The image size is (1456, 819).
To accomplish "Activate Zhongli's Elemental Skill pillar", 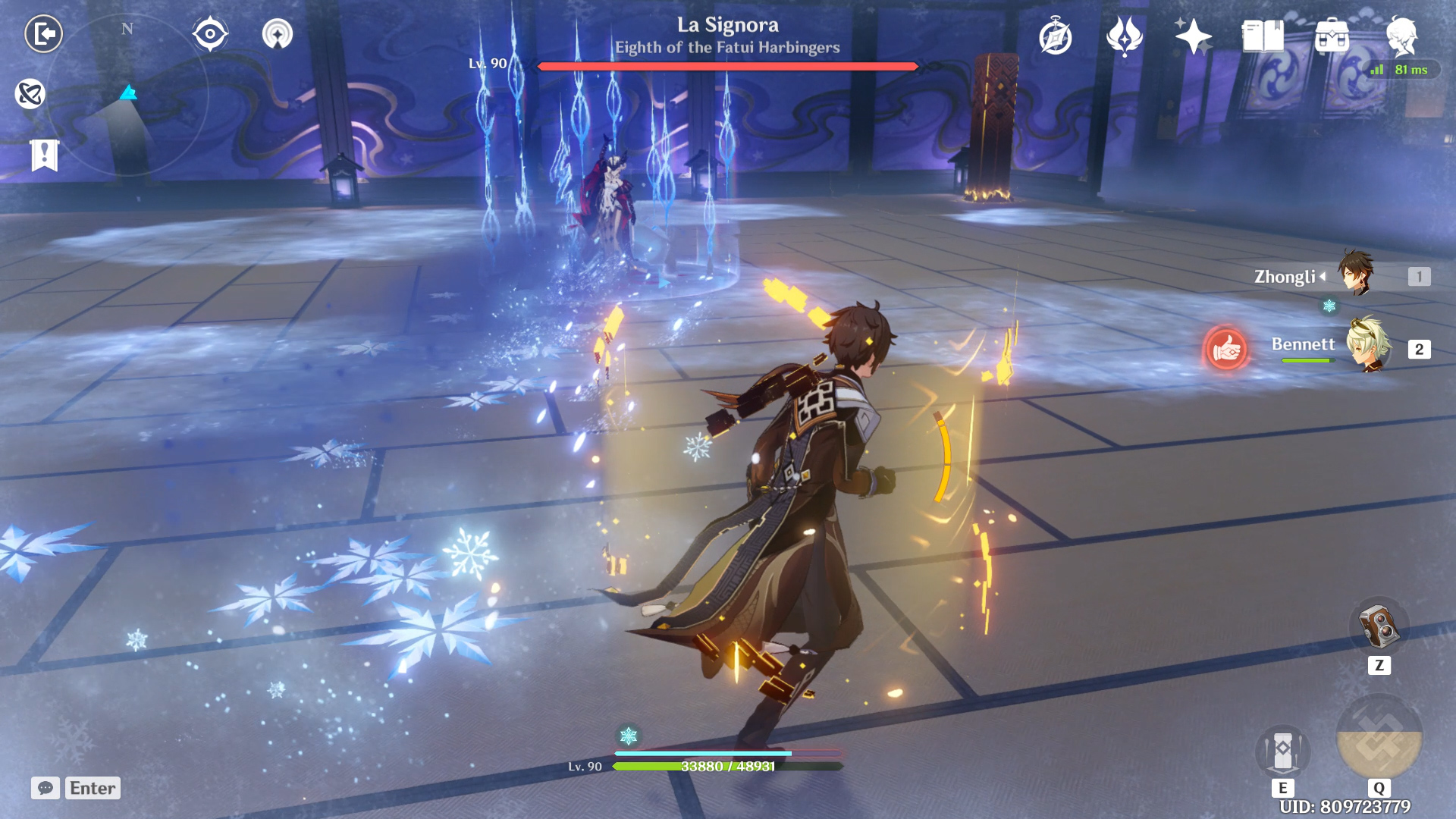I will point(1282,752).
